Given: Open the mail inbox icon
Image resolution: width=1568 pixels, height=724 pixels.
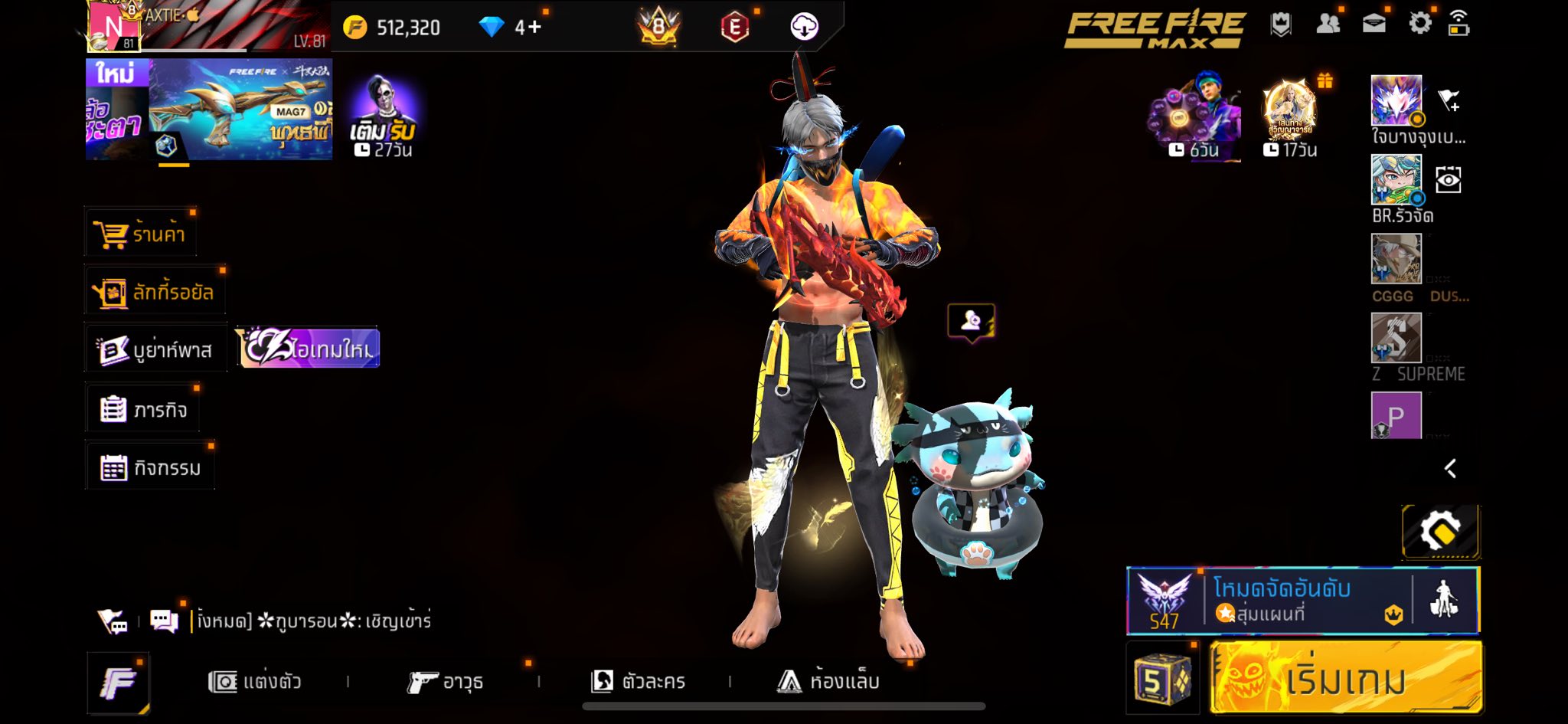Looking at the screenshot, I should (1374, 24).
